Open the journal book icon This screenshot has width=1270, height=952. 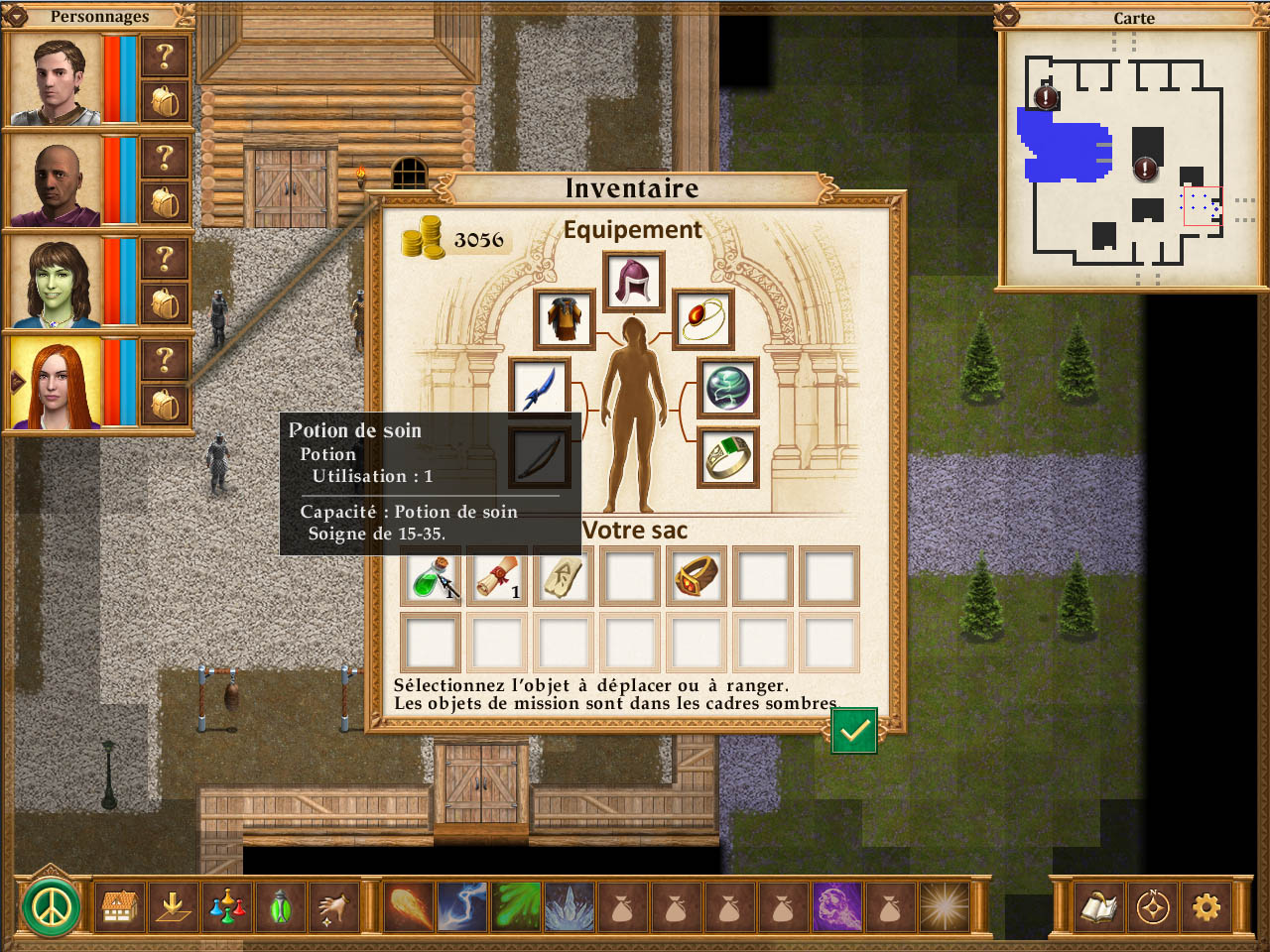point(1099,906)
